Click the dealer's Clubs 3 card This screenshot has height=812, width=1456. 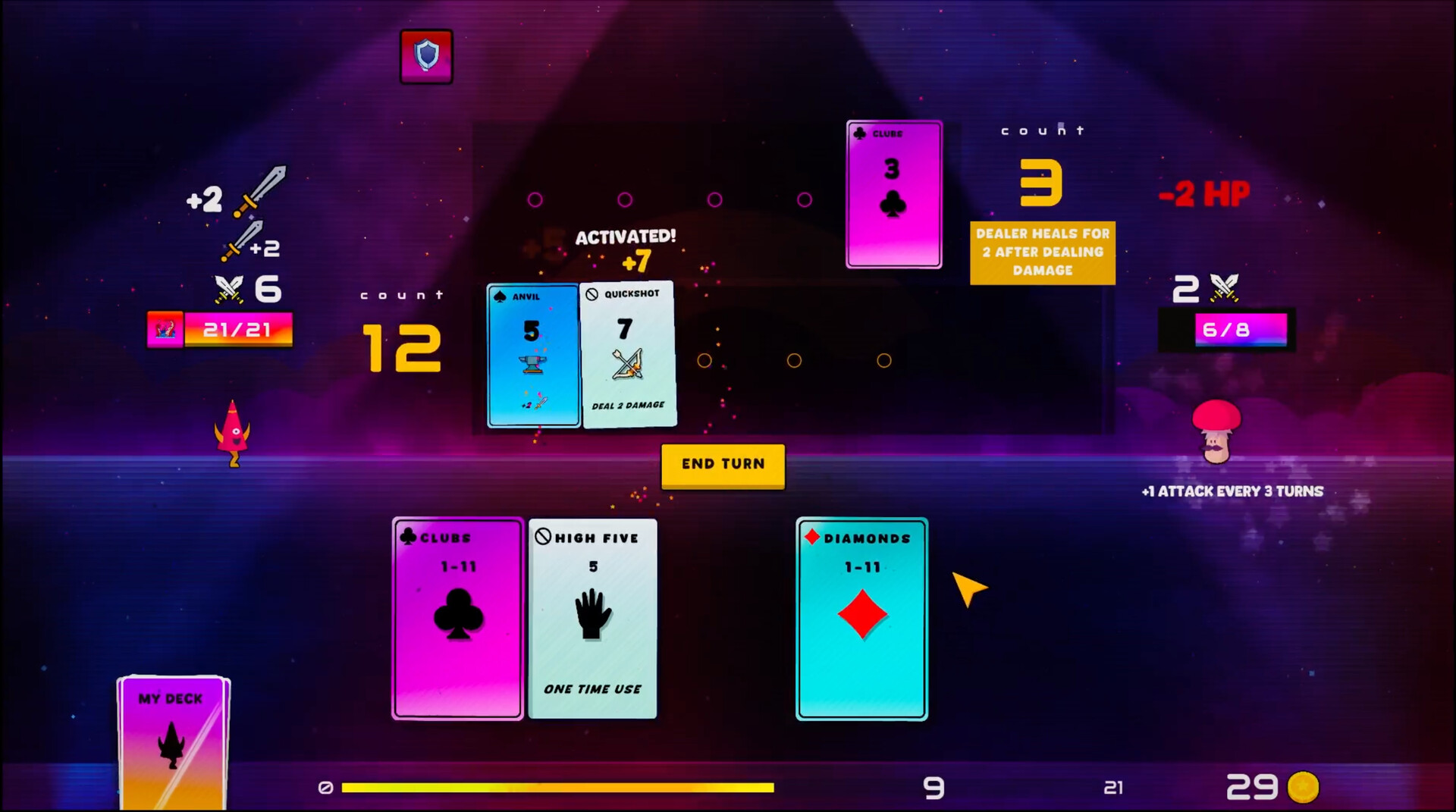coord(893,194)
